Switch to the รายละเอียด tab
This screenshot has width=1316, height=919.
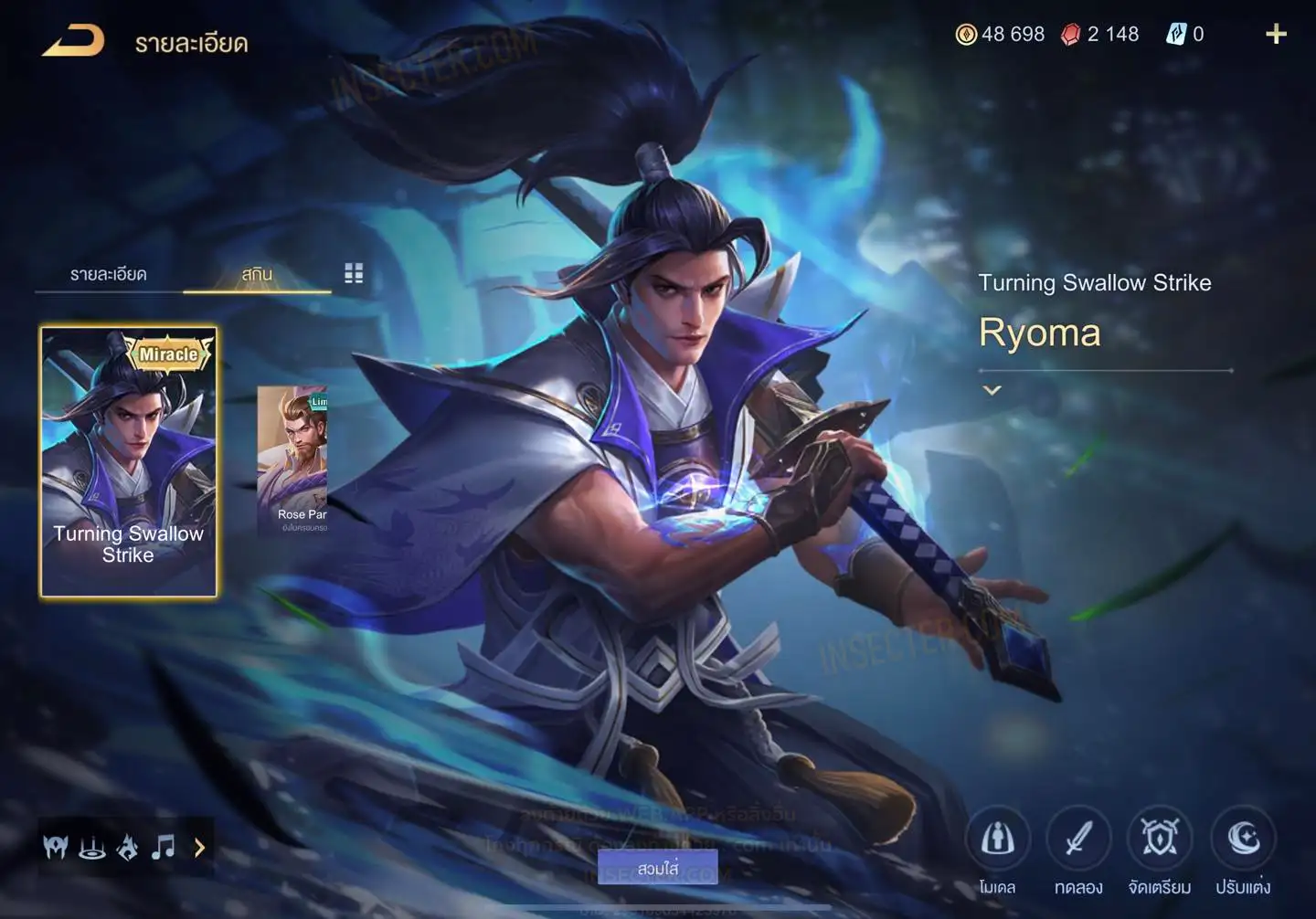[x=108, y=274]
